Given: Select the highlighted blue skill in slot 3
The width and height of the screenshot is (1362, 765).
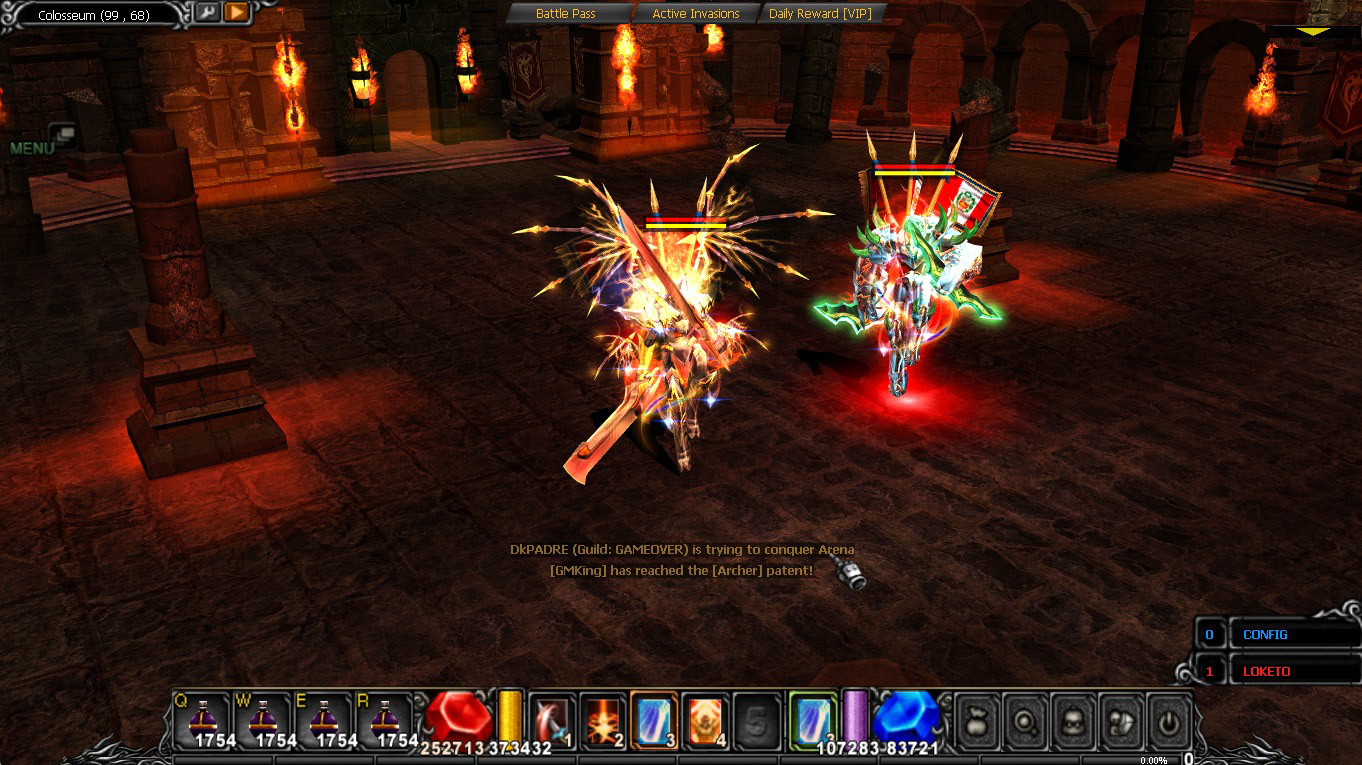Looking at the screenshot, I should pos(654,719).
